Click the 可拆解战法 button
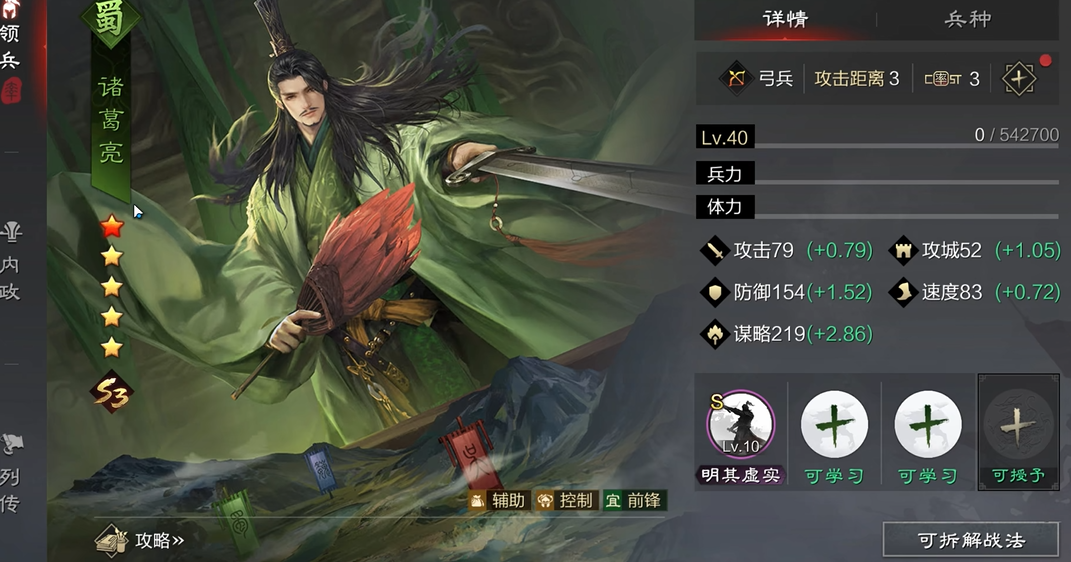Image resolution: width=1071 pixels, height=562 pixels. coord(970,541)
